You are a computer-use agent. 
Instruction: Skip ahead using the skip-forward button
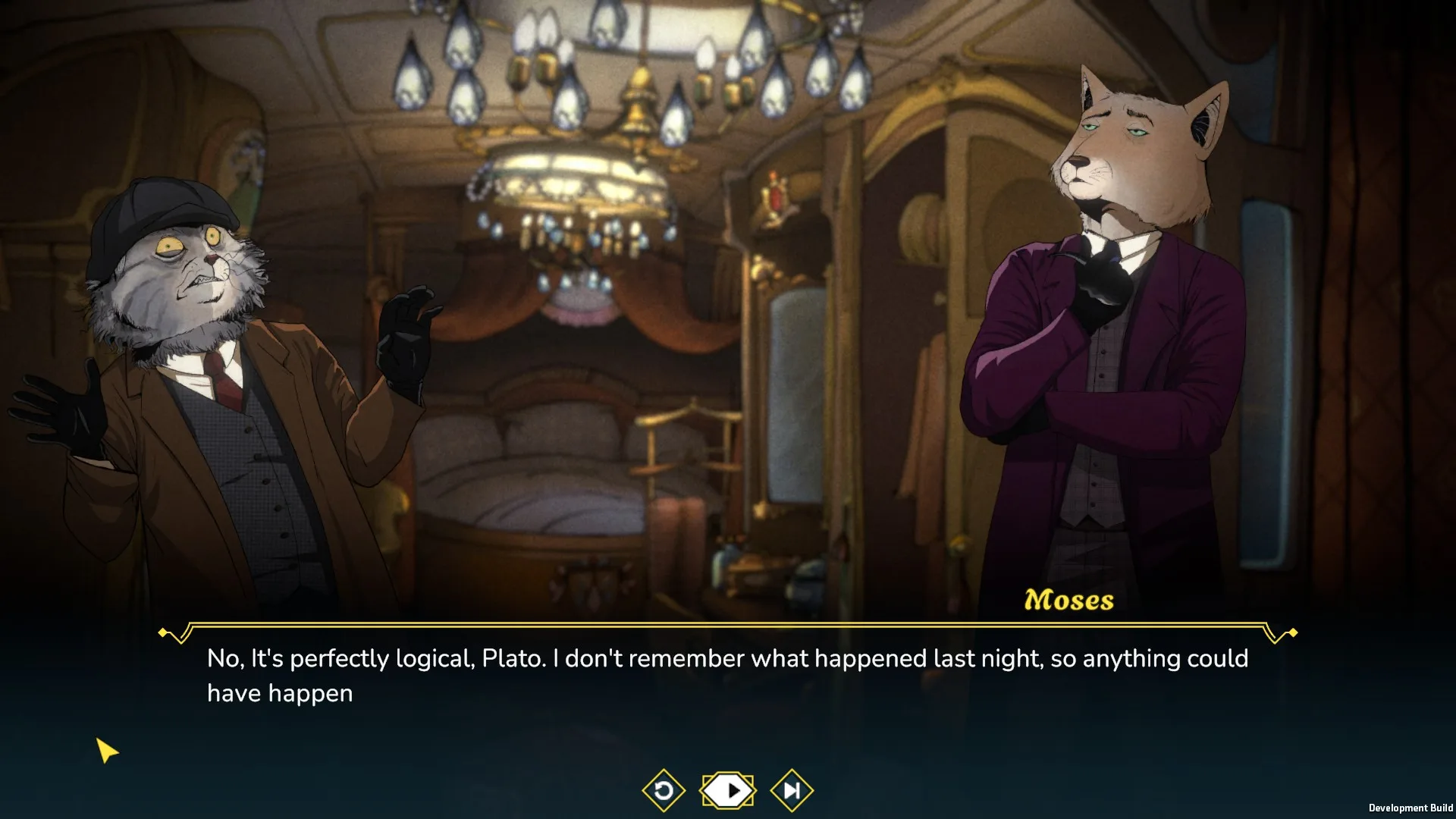792,791
